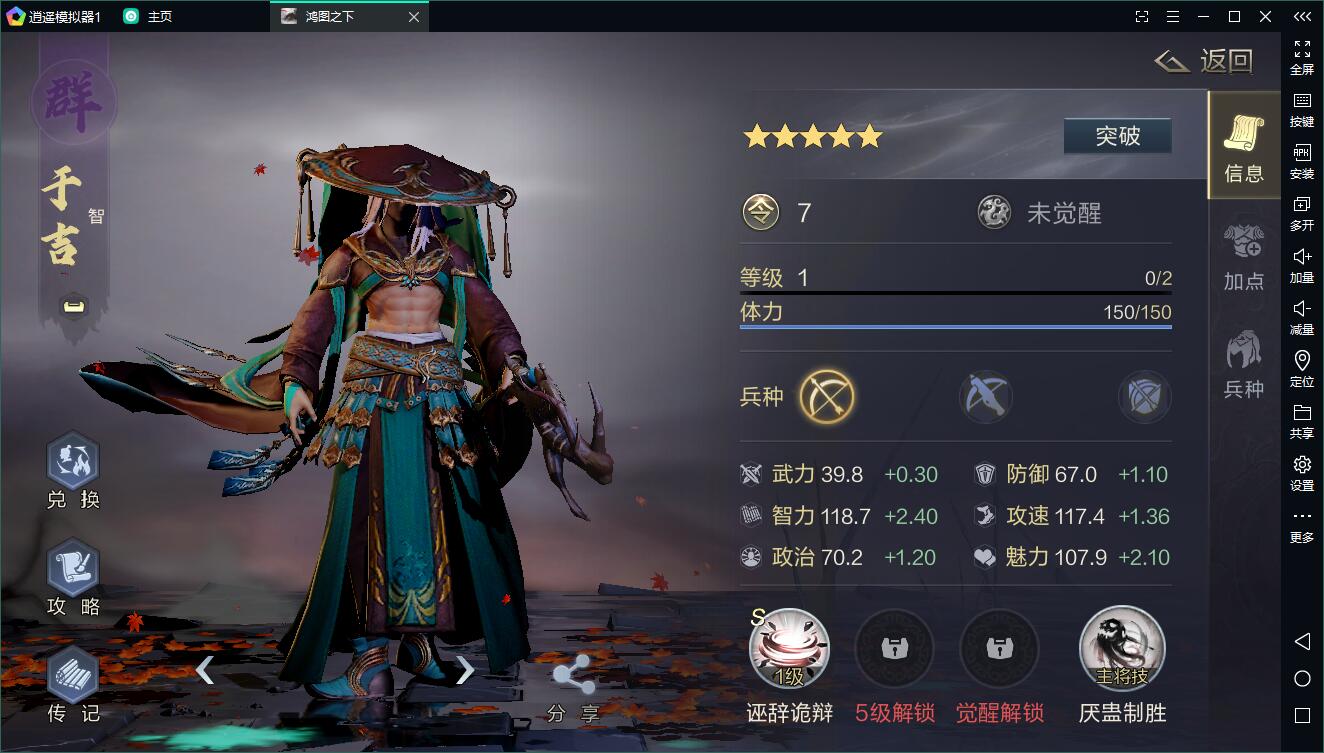Open the 加点 attribute points tab

tap(1243, 256)
